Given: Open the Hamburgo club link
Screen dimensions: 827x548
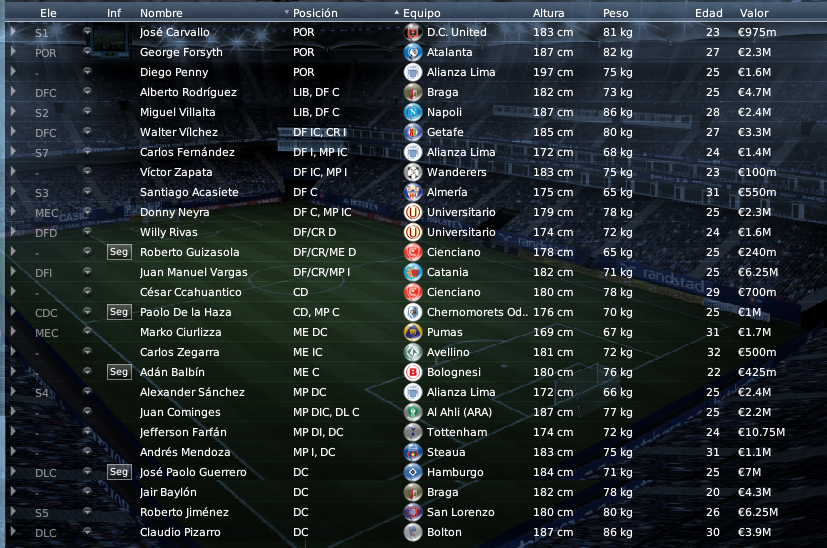Looking at the screenshot, I should pos(455,472).
